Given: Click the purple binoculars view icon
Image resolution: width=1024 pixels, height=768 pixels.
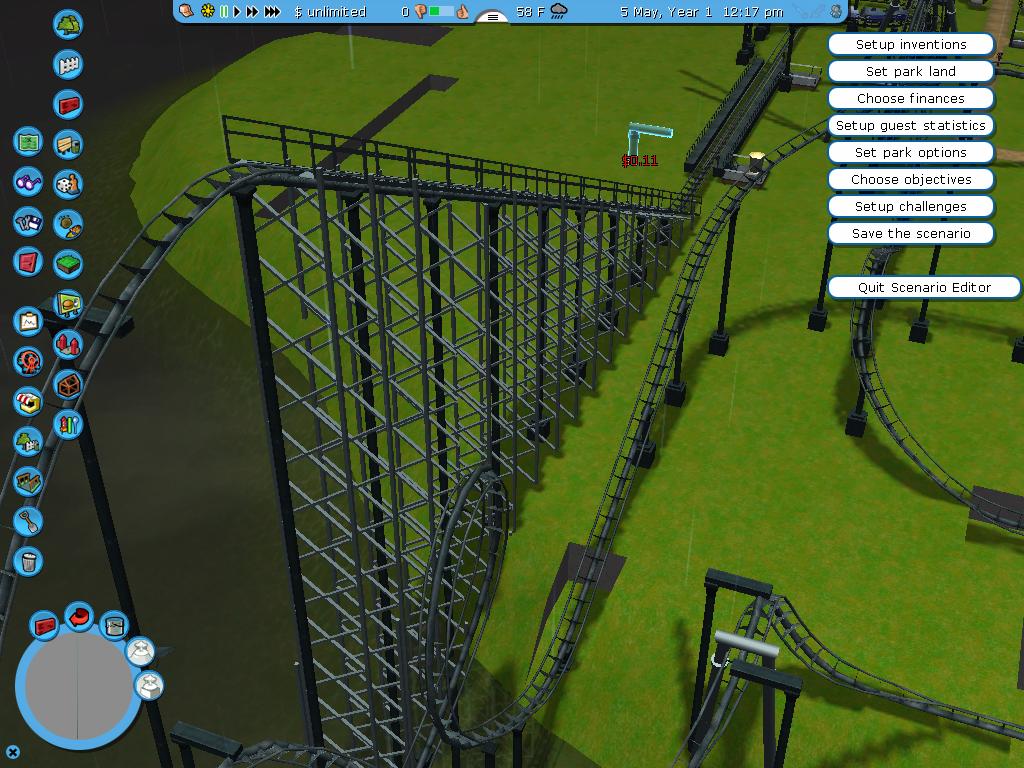Looking at the screenshot, I should pyautogui.click(x=28, y=182).
